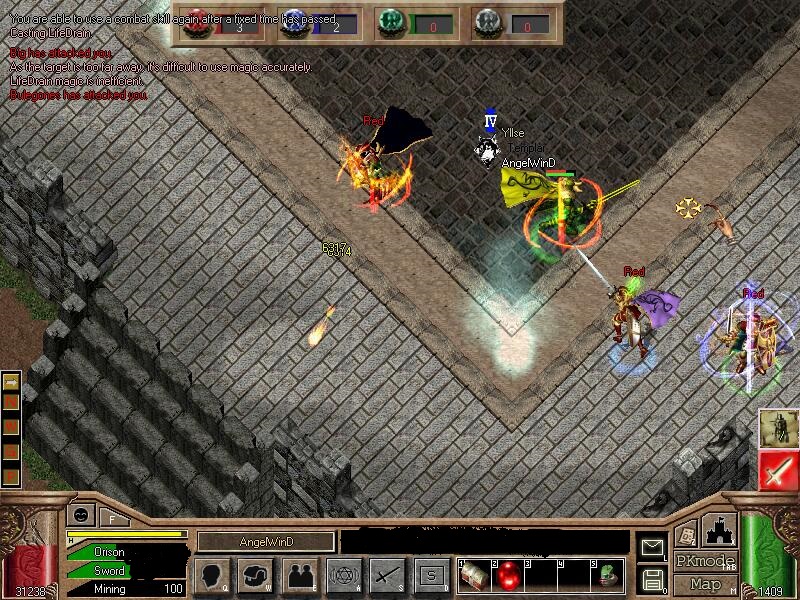Click the floppy disk save icon
This screenshot has width=800, height=600.
pyautogui.click(x=652, y=578)
